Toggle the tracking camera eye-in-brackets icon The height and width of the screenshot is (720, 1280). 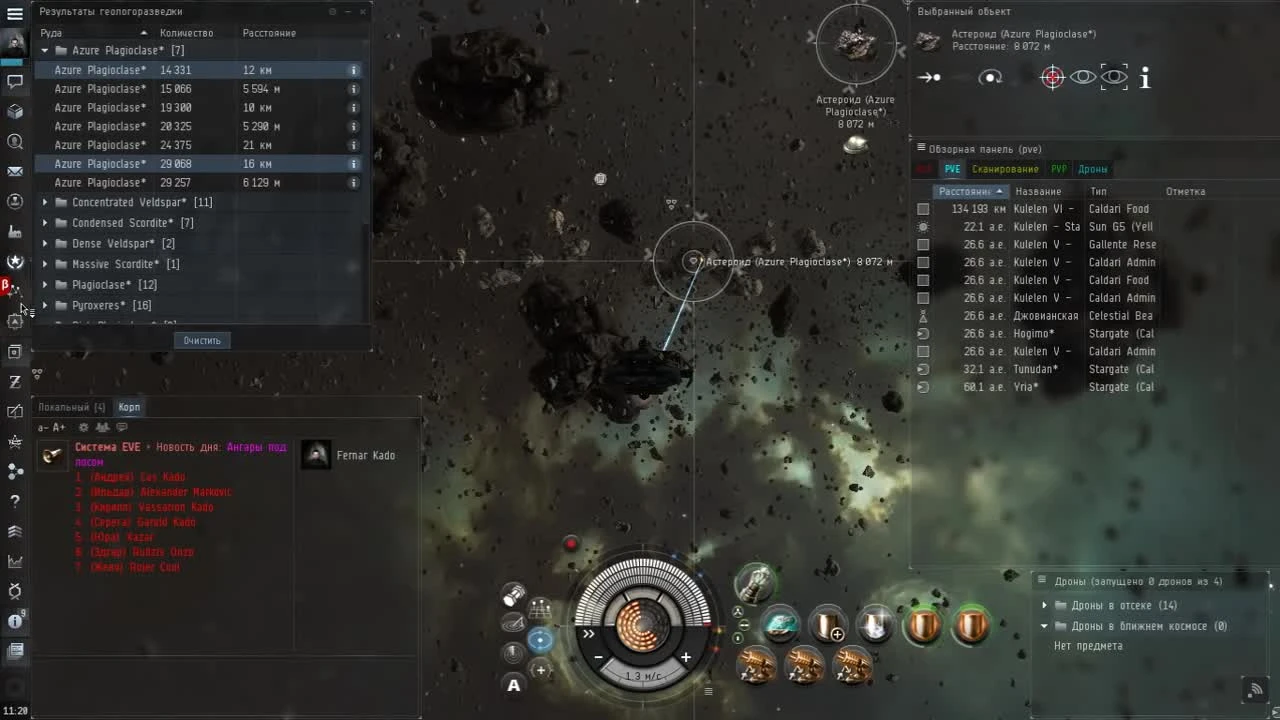pos(1114,77)
